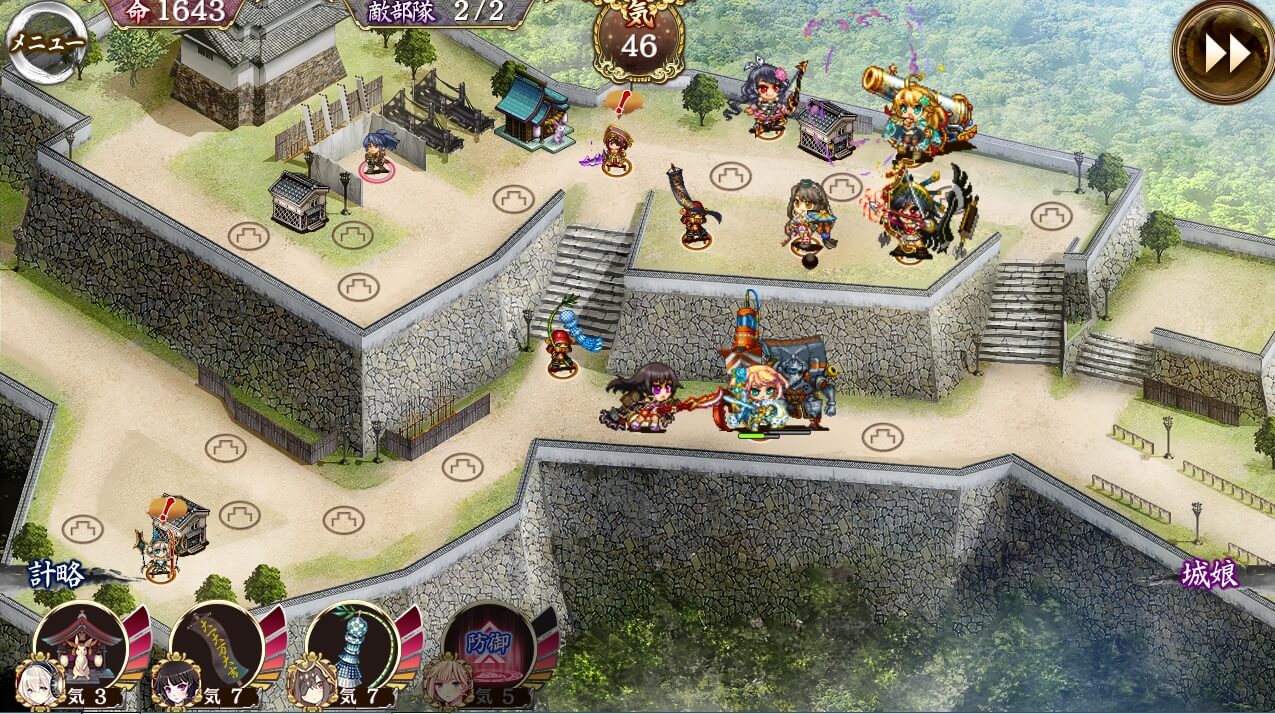Activate the bamboo tassel stratagem
The image size is (1275, 714).
351,646
